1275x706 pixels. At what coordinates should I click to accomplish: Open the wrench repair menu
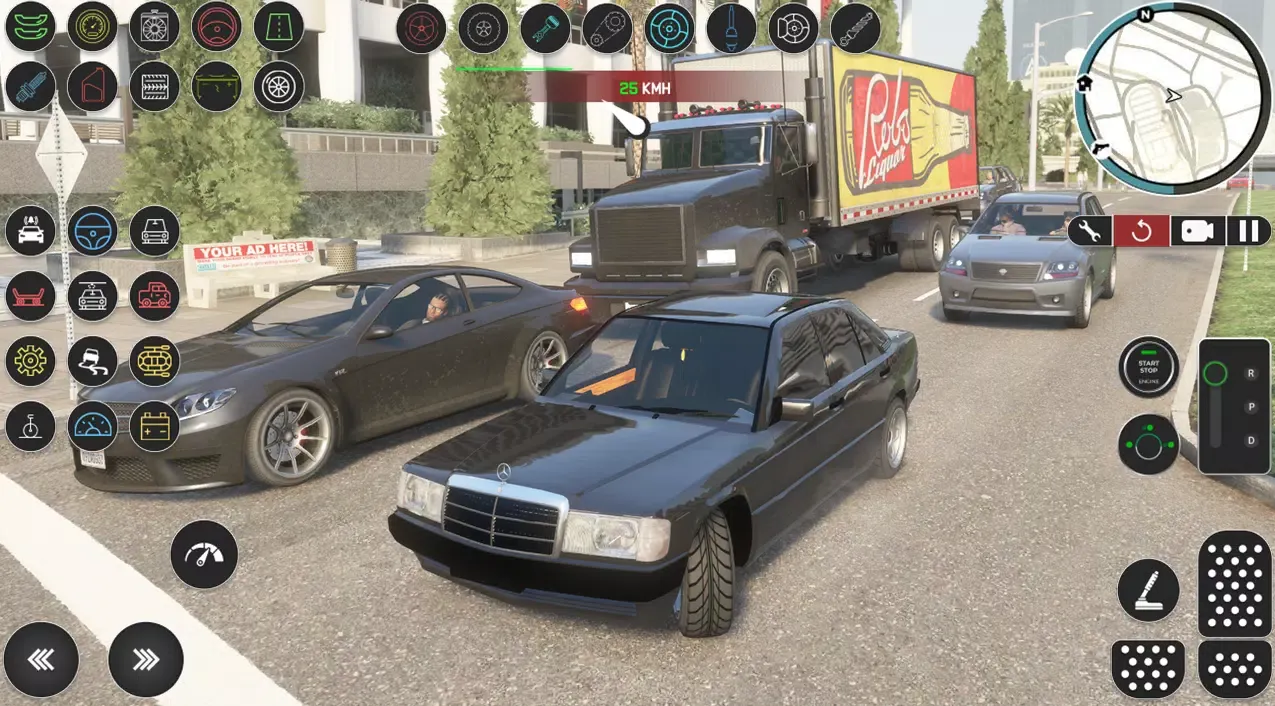(1089, 231)
